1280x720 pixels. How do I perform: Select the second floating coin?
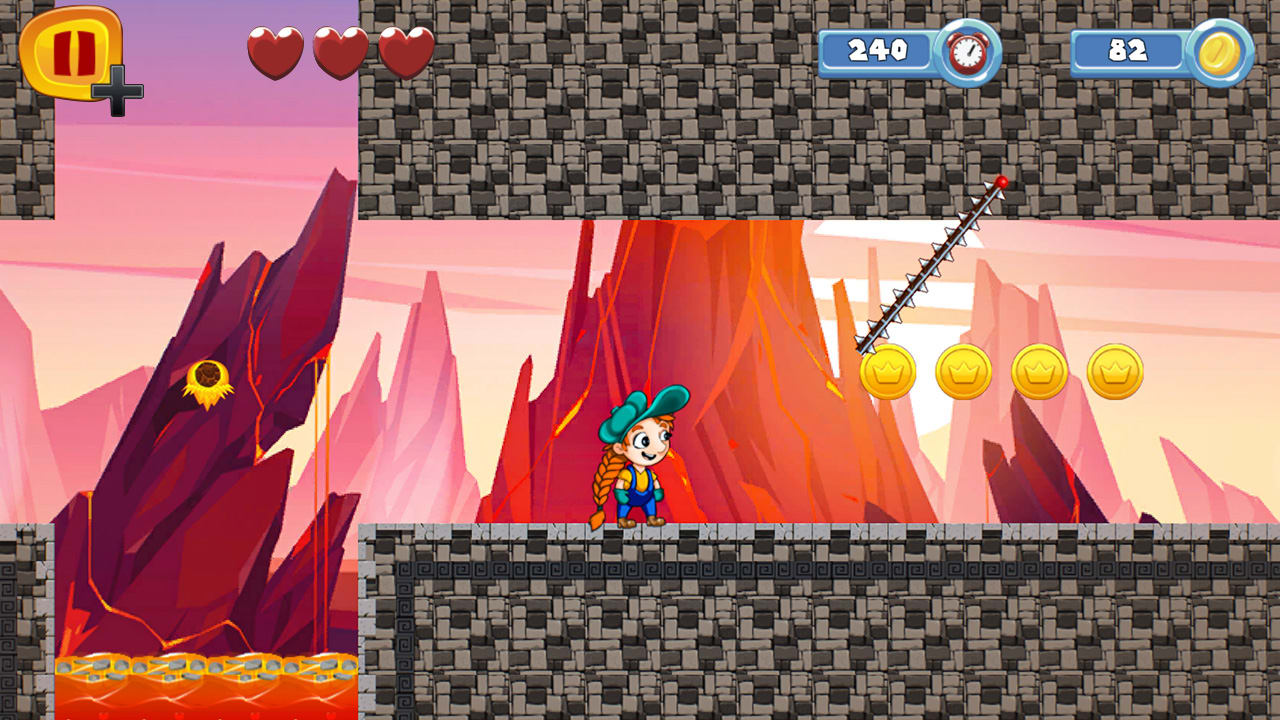(961, 370)
